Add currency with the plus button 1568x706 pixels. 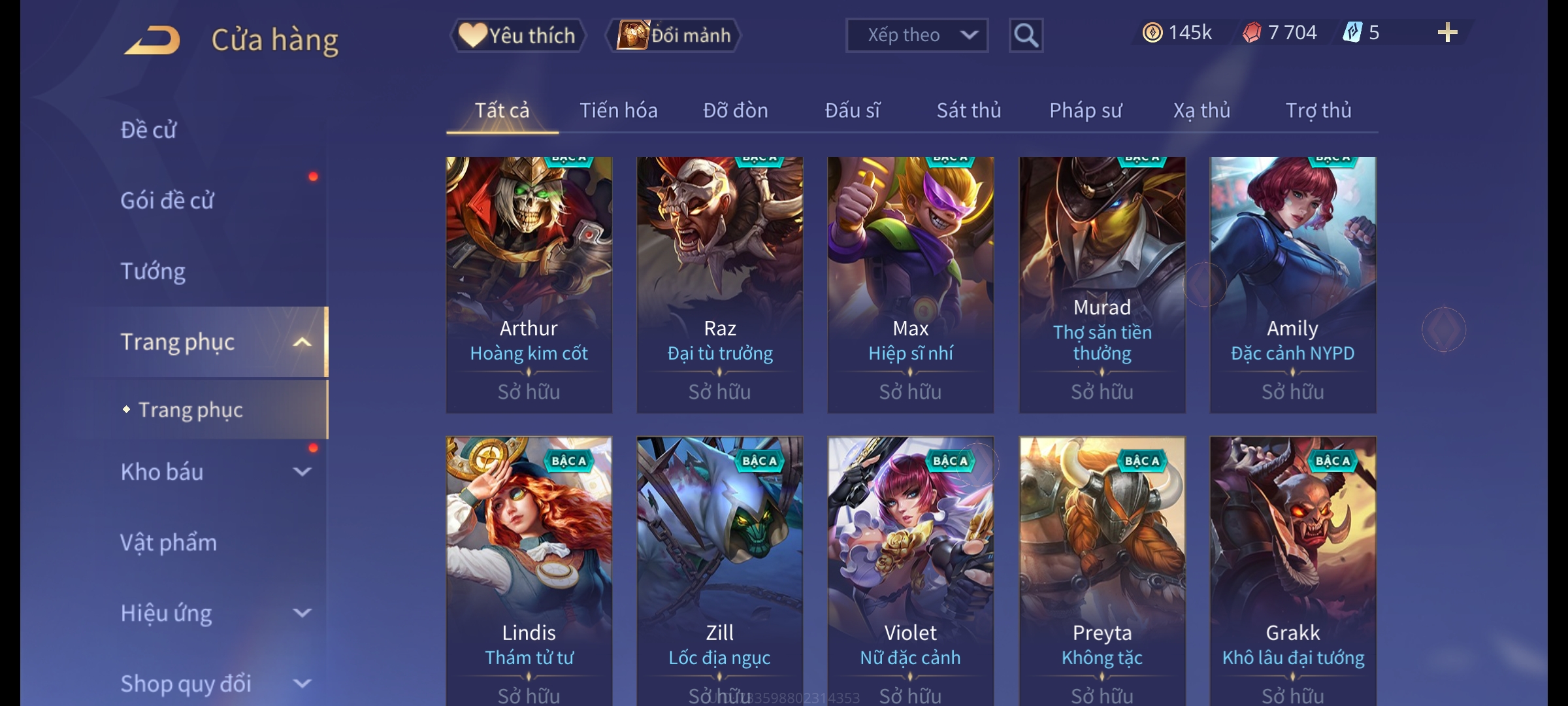tap(1447, 33)
